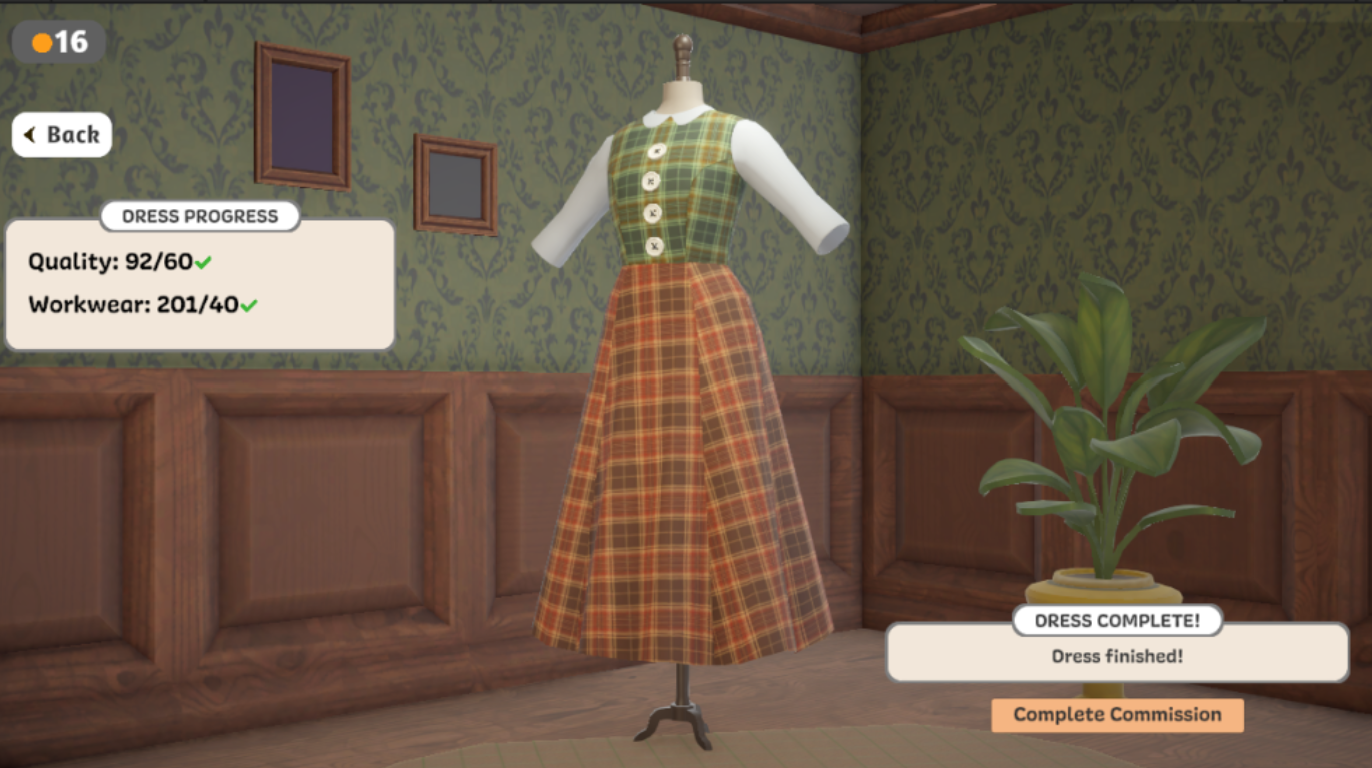
Task: Click the Complete Commission button
Action: click(1117, 715)
